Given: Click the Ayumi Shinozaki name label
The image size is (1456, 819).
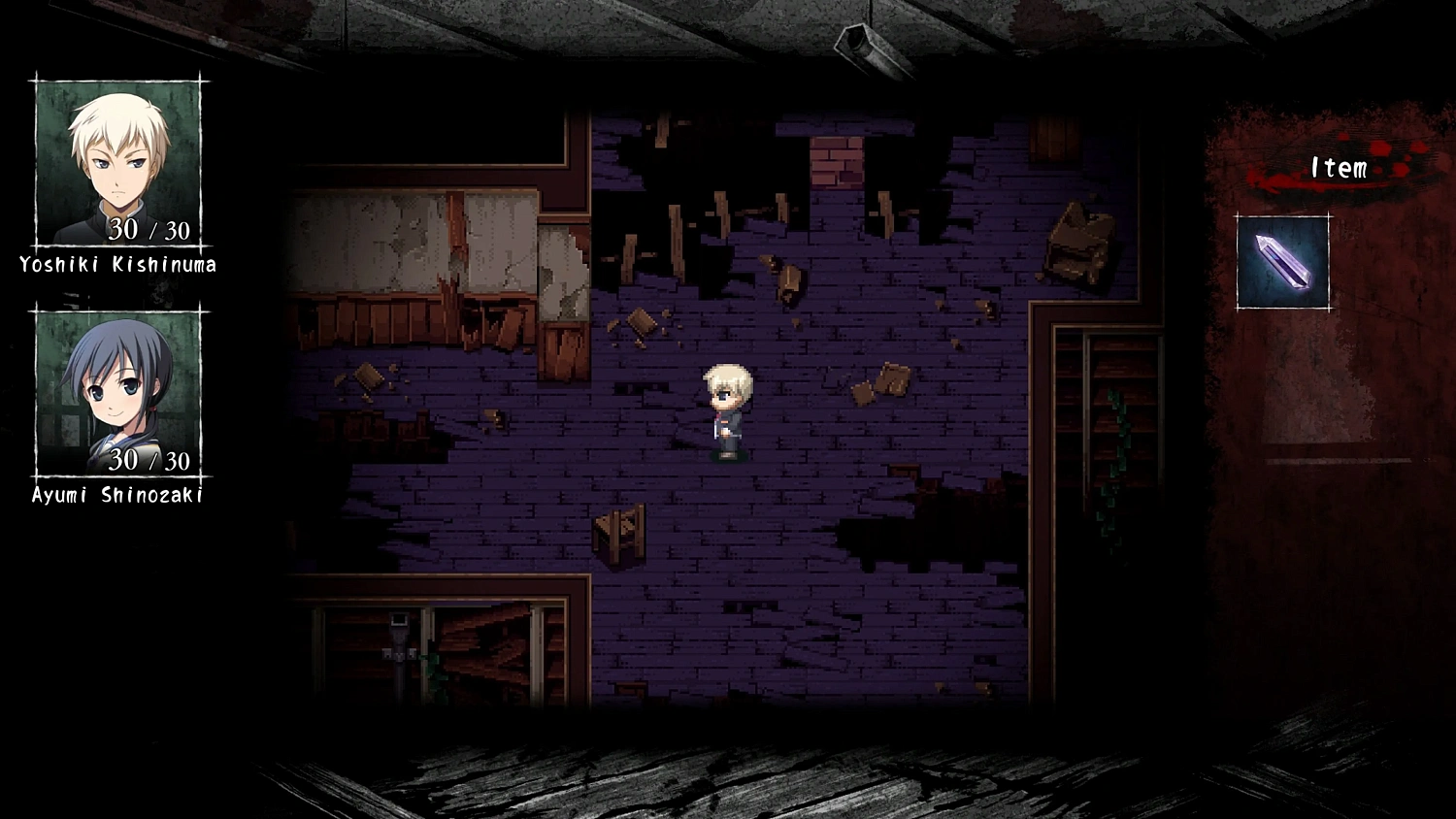Looking at the screenshot, I should tap(116, 494).
